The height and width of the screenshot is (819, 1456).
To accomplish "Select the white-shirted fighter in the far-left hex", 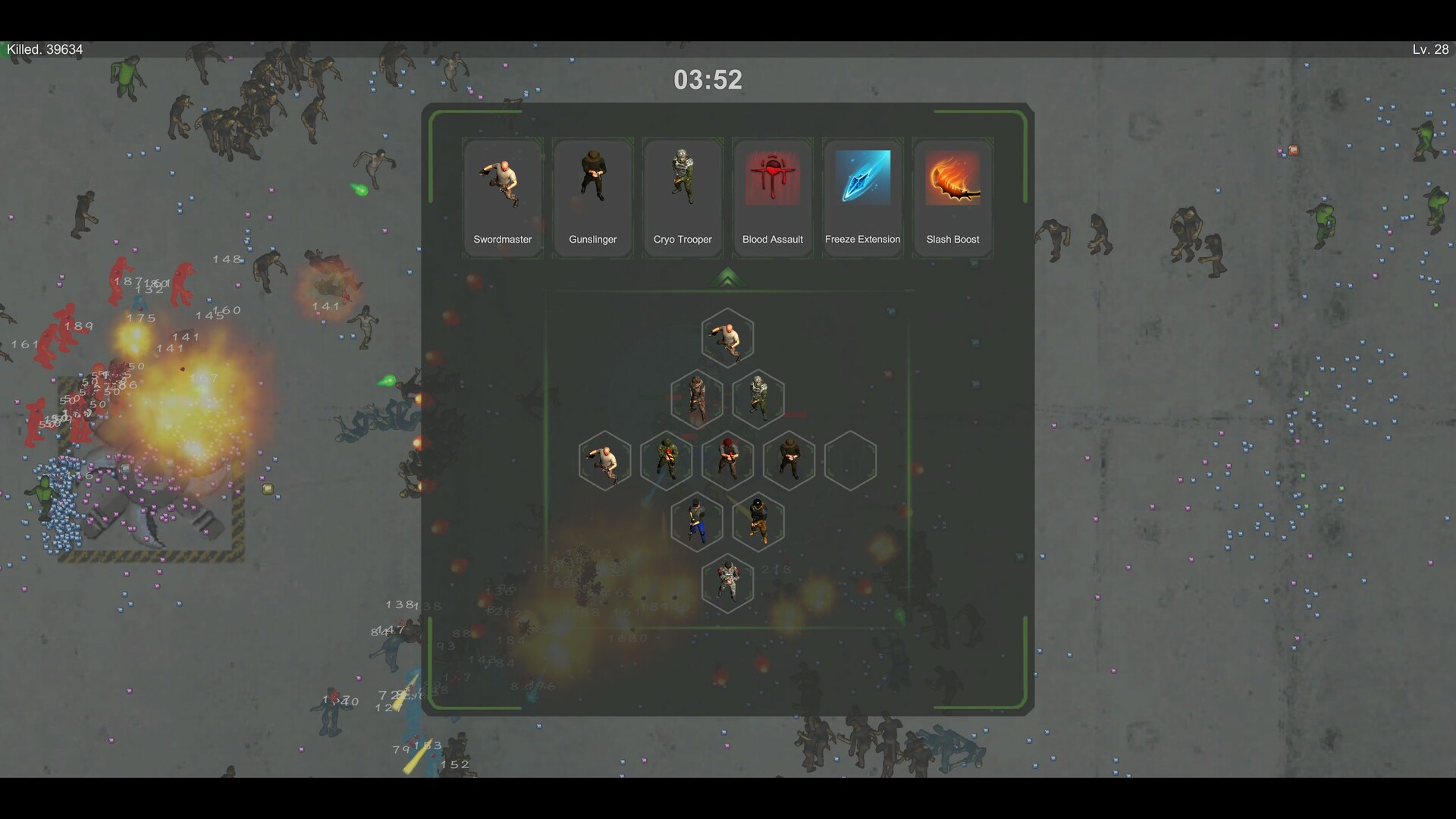I will coord(604,460).
